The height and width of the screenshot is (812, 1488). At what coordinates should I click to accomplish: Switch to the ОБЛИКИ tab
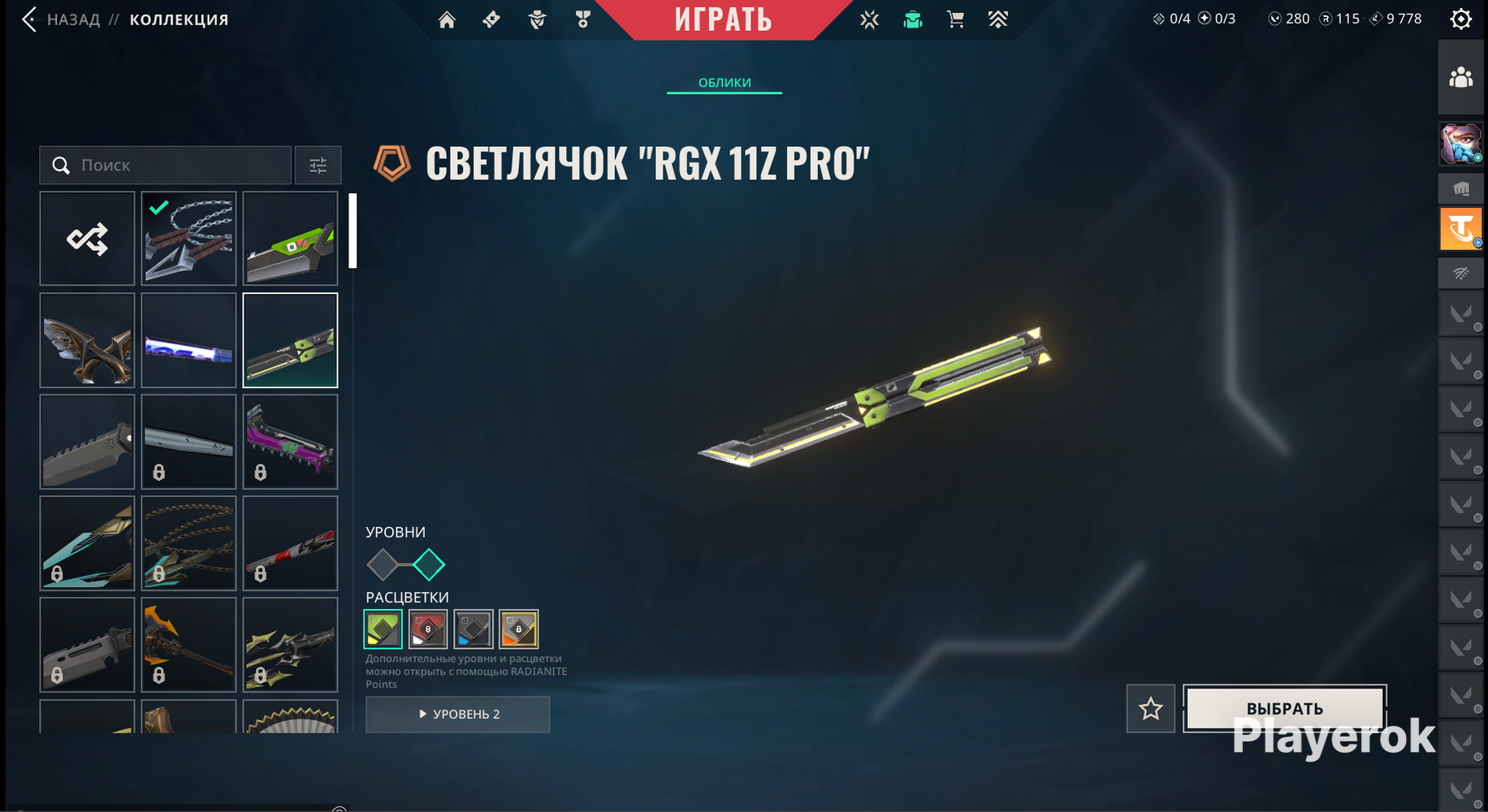(x=725, y=83)
